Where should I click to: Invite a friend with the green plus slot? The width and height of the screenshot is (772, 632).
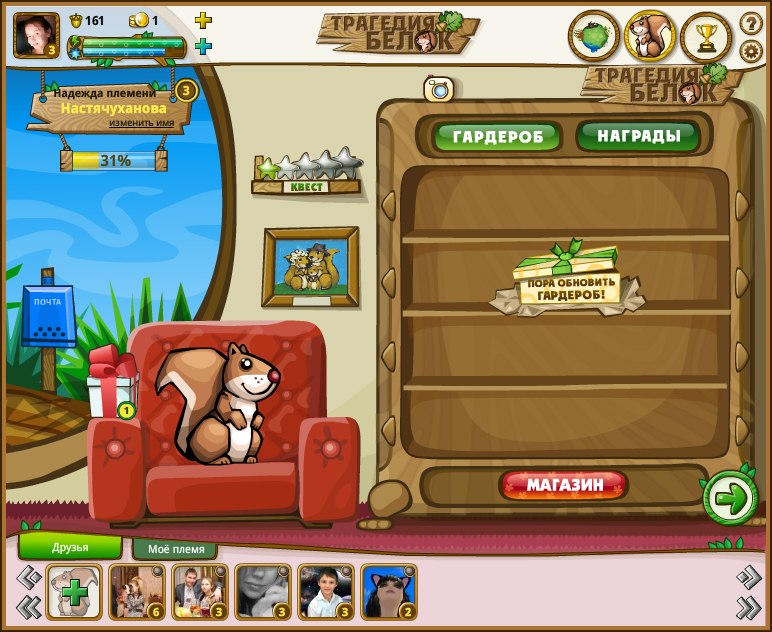click(x=74, y=592)
